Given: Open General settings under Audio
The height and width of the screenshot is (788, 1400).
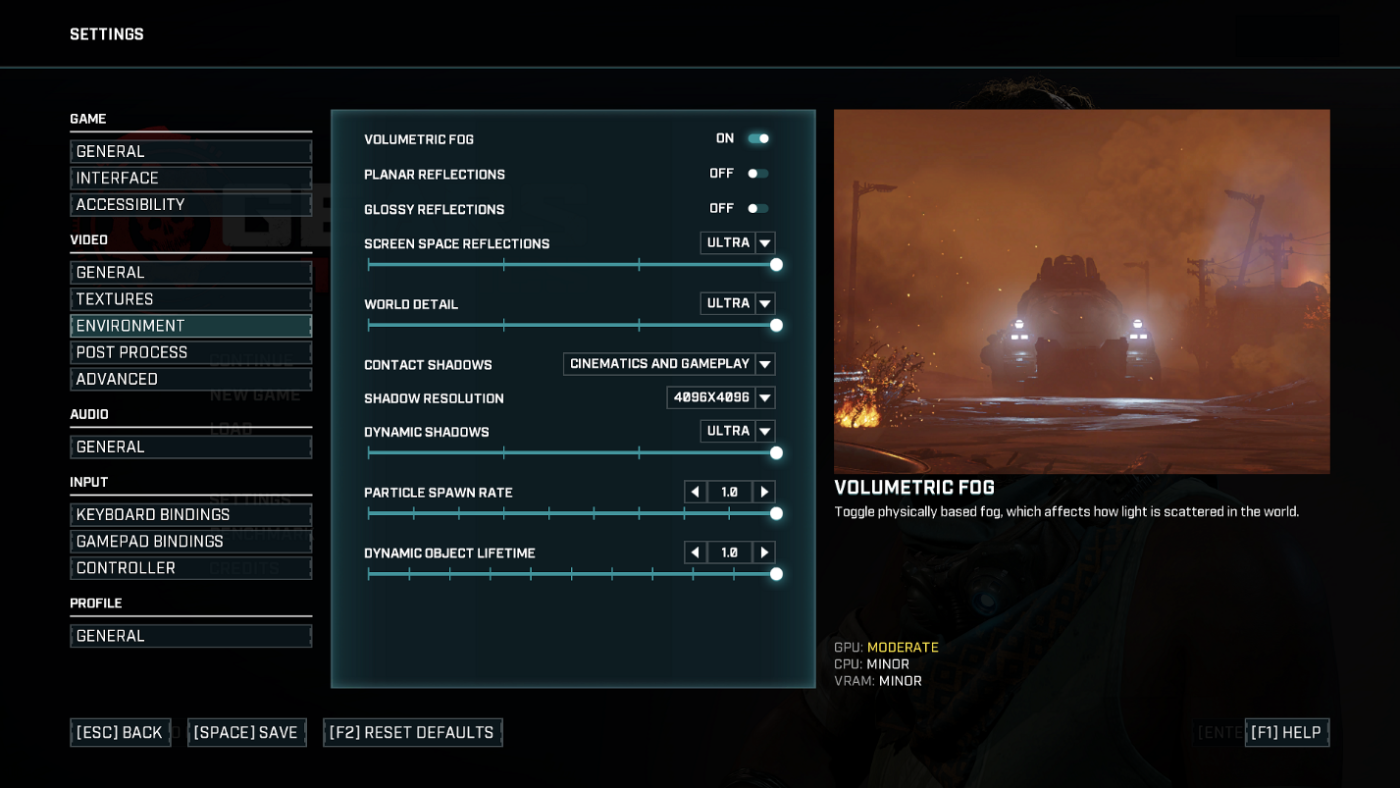Looking at the screenshot, I should coord(190,446).
